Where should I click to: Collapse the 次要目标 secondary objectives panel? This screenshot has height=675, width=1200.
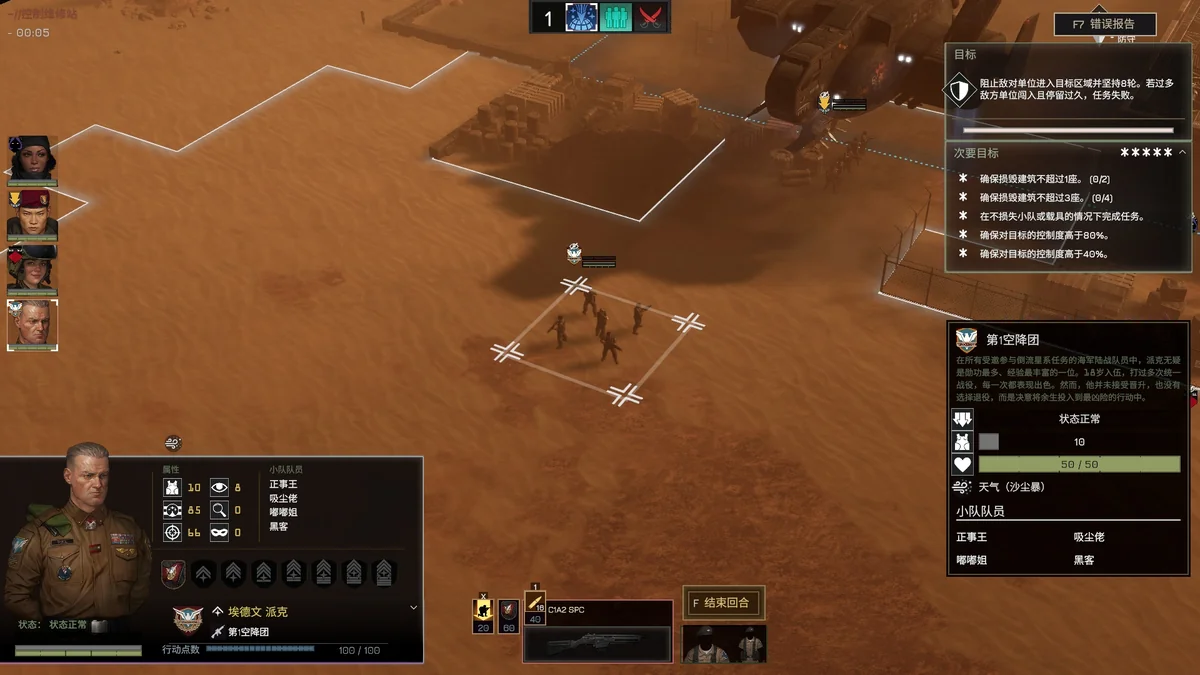1182,152
